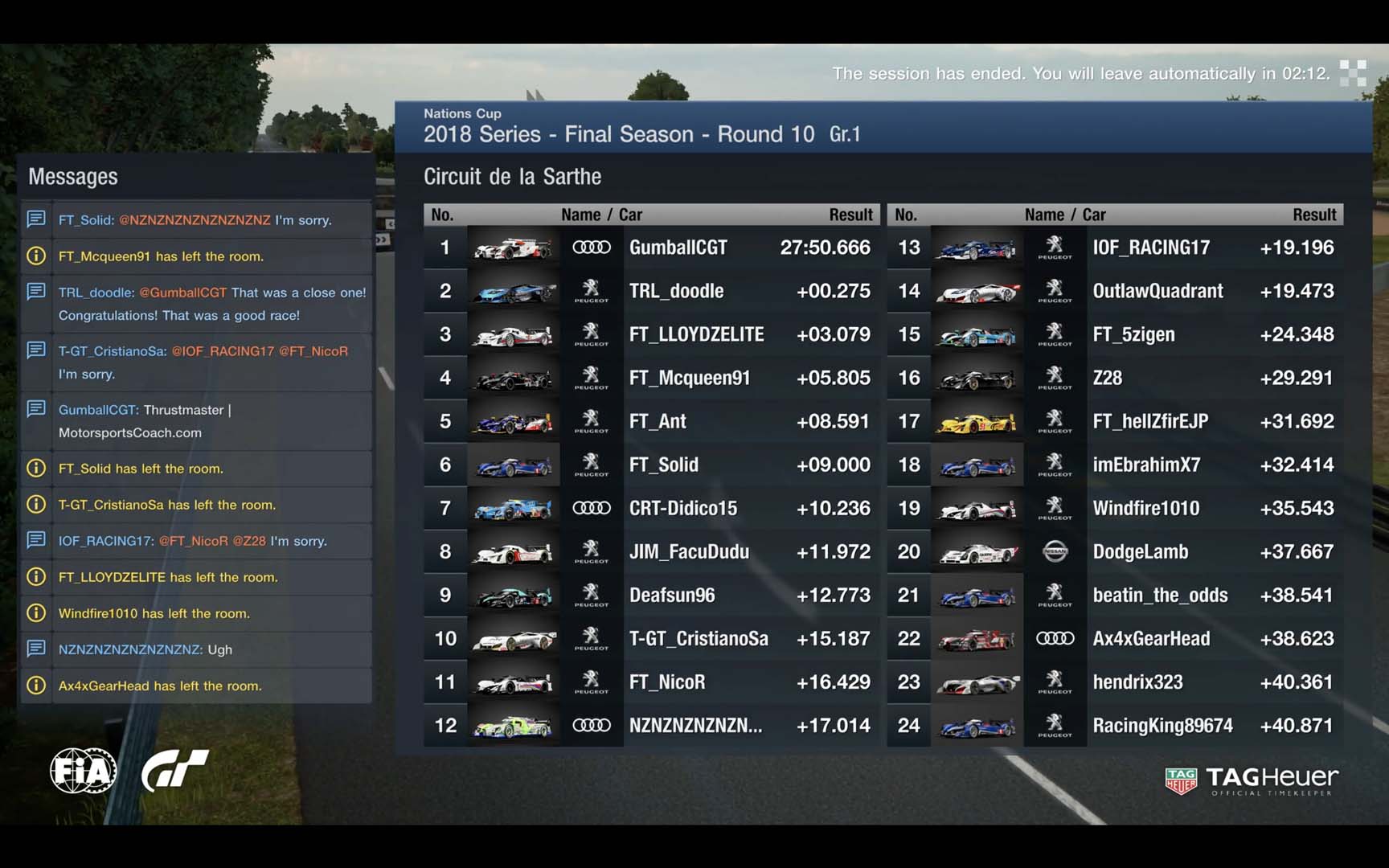Click the NZNZNZNZNZNZNZNZ "Ugh" message
This screenshot has width=1389, height=868.
tap(145, 649)
